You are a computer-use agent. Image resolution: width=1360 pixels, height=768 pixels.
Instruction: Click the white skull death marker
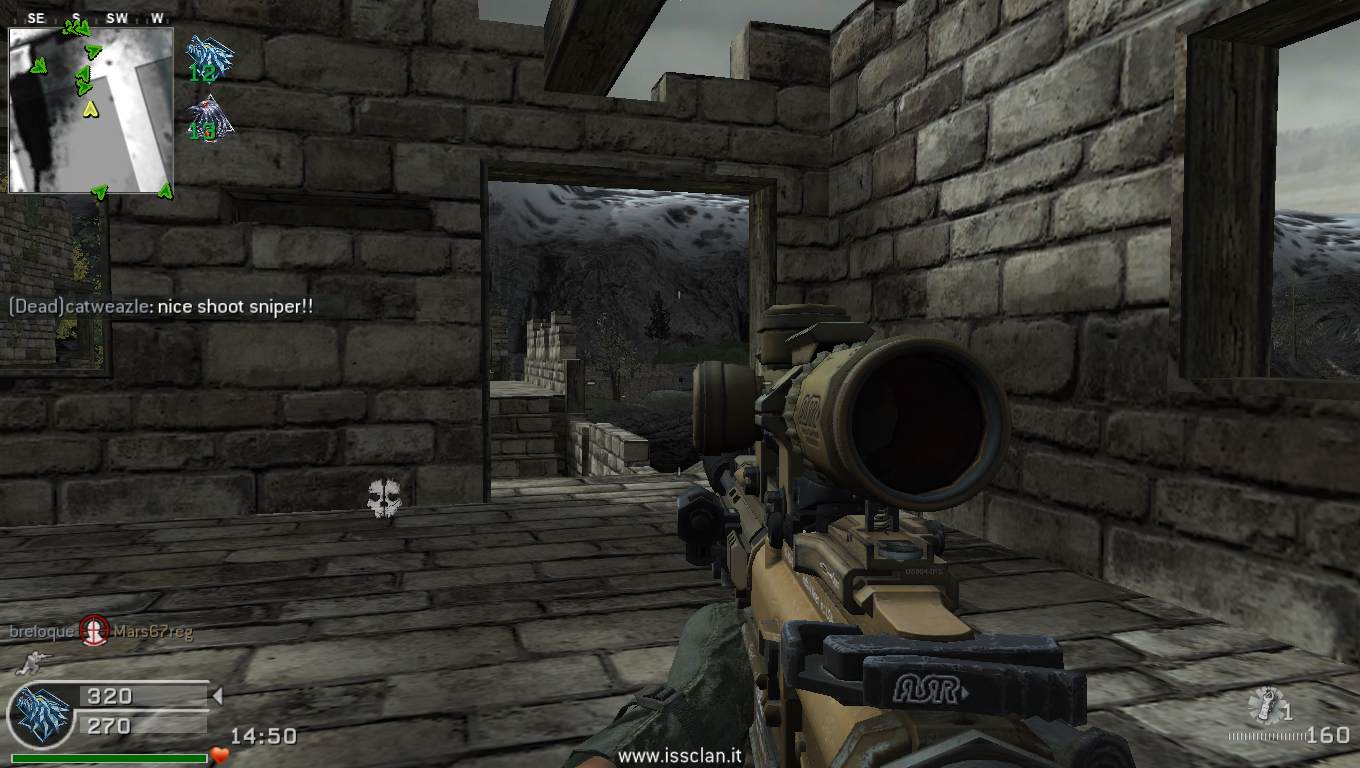(383, 498)
